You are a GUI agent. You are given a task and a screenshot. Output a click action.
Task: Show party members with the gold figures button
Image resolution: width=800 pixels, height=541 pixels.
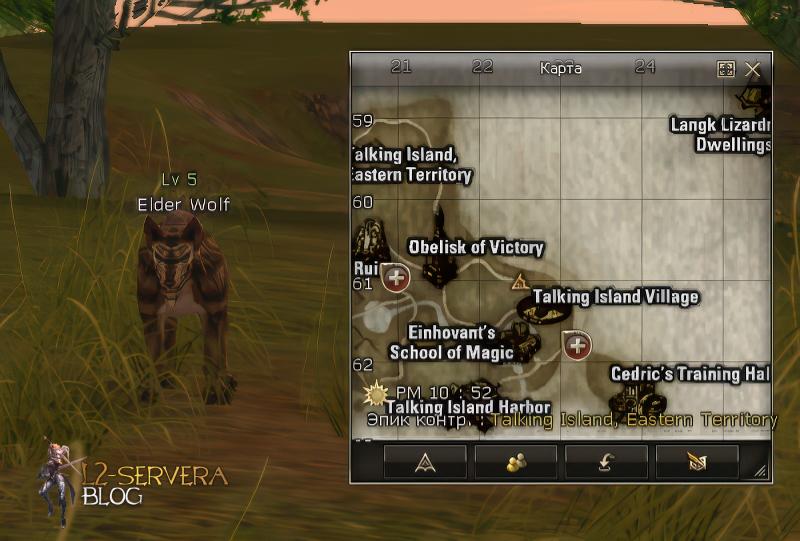(x=516, y=460)
